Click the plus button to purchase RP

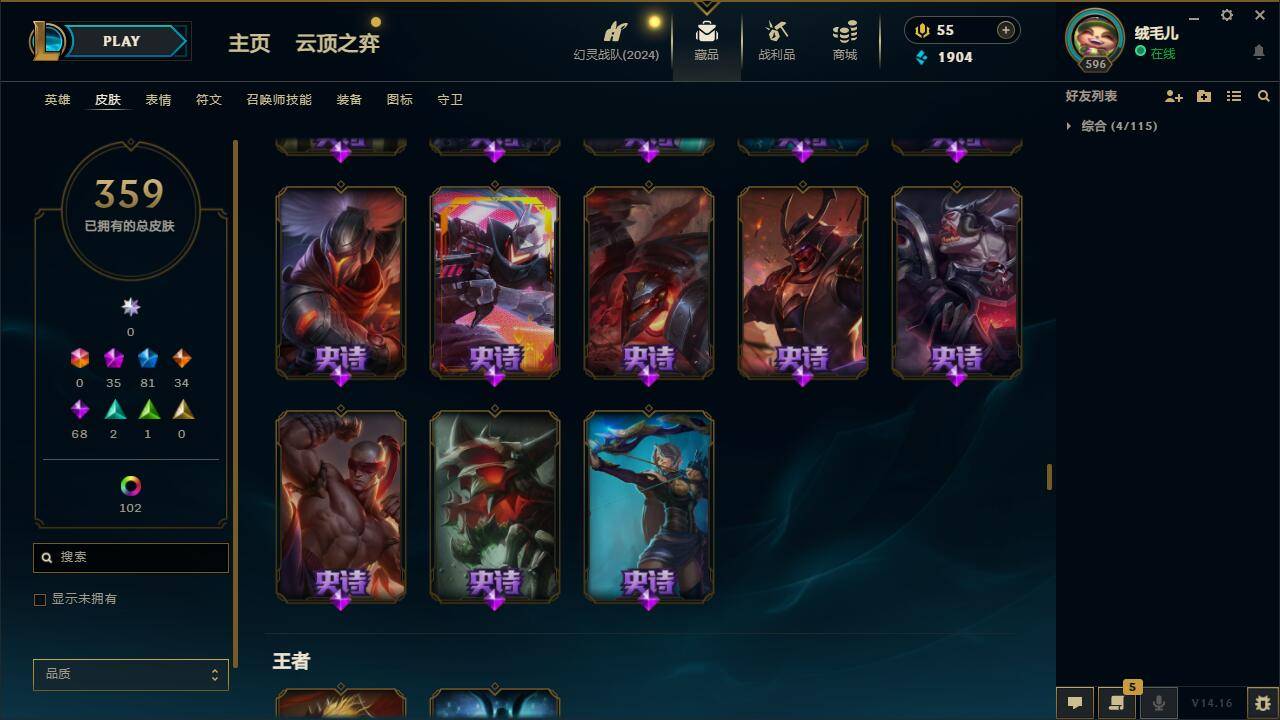(1004, 29)
